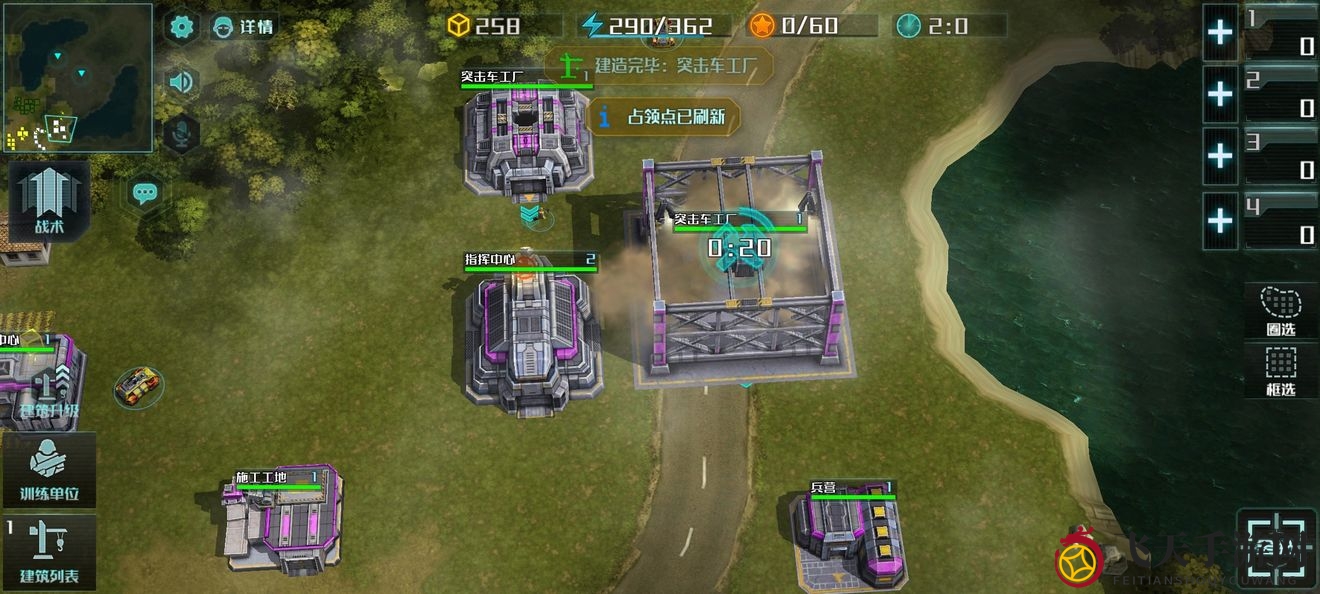Click the 建造完毕 突击车工厂 notification
The height and width of the screenshot is (594, 1320).
[659, 66]
